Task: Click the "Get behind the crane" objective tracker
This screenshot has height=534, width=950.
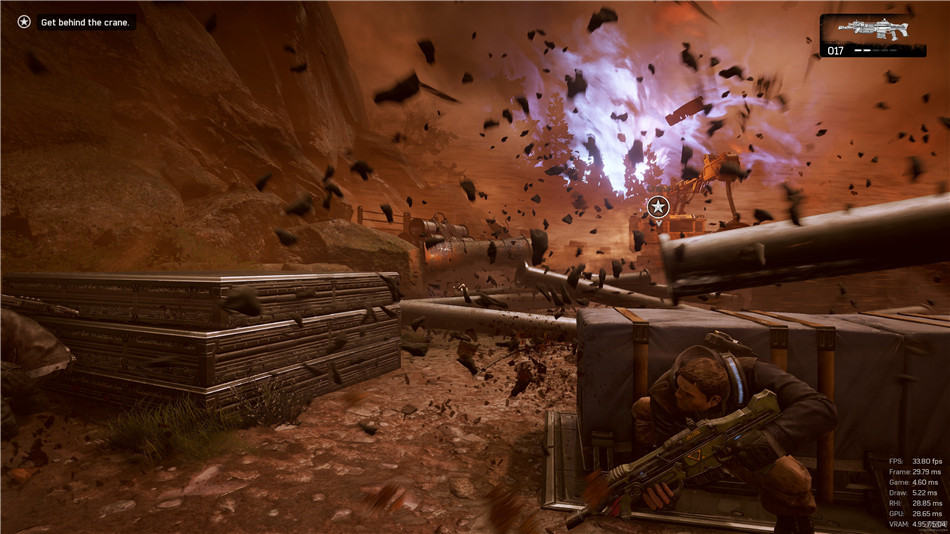Action: [86, 22]
